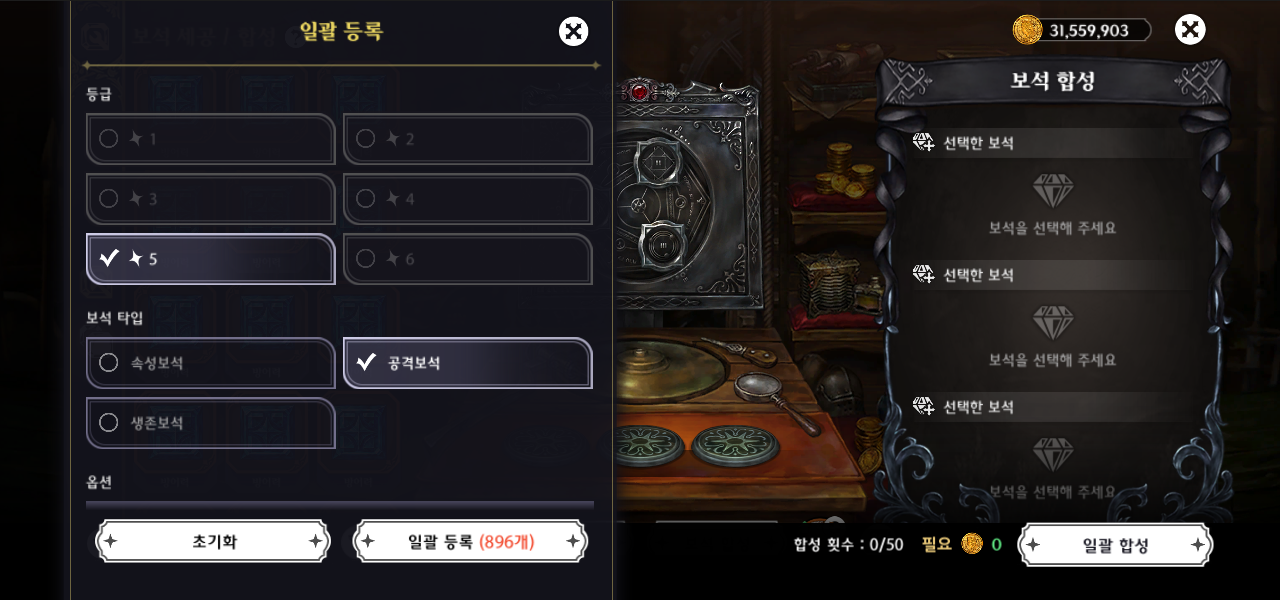Select the 2-star grade option

467,139
